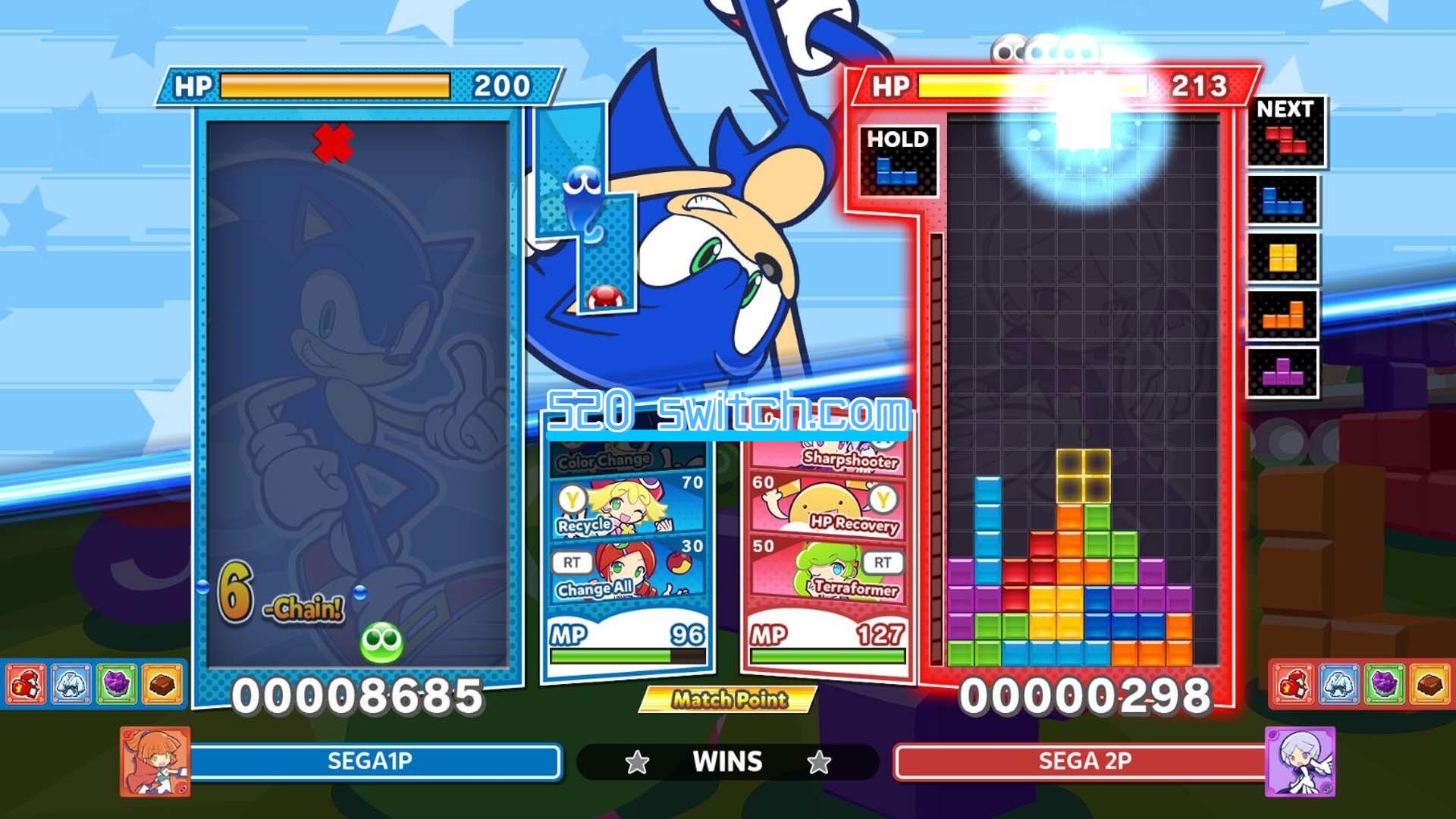Select the Sharpshooter skill
This screenshot has width=1456, height=819.
[x=827, y=459]
